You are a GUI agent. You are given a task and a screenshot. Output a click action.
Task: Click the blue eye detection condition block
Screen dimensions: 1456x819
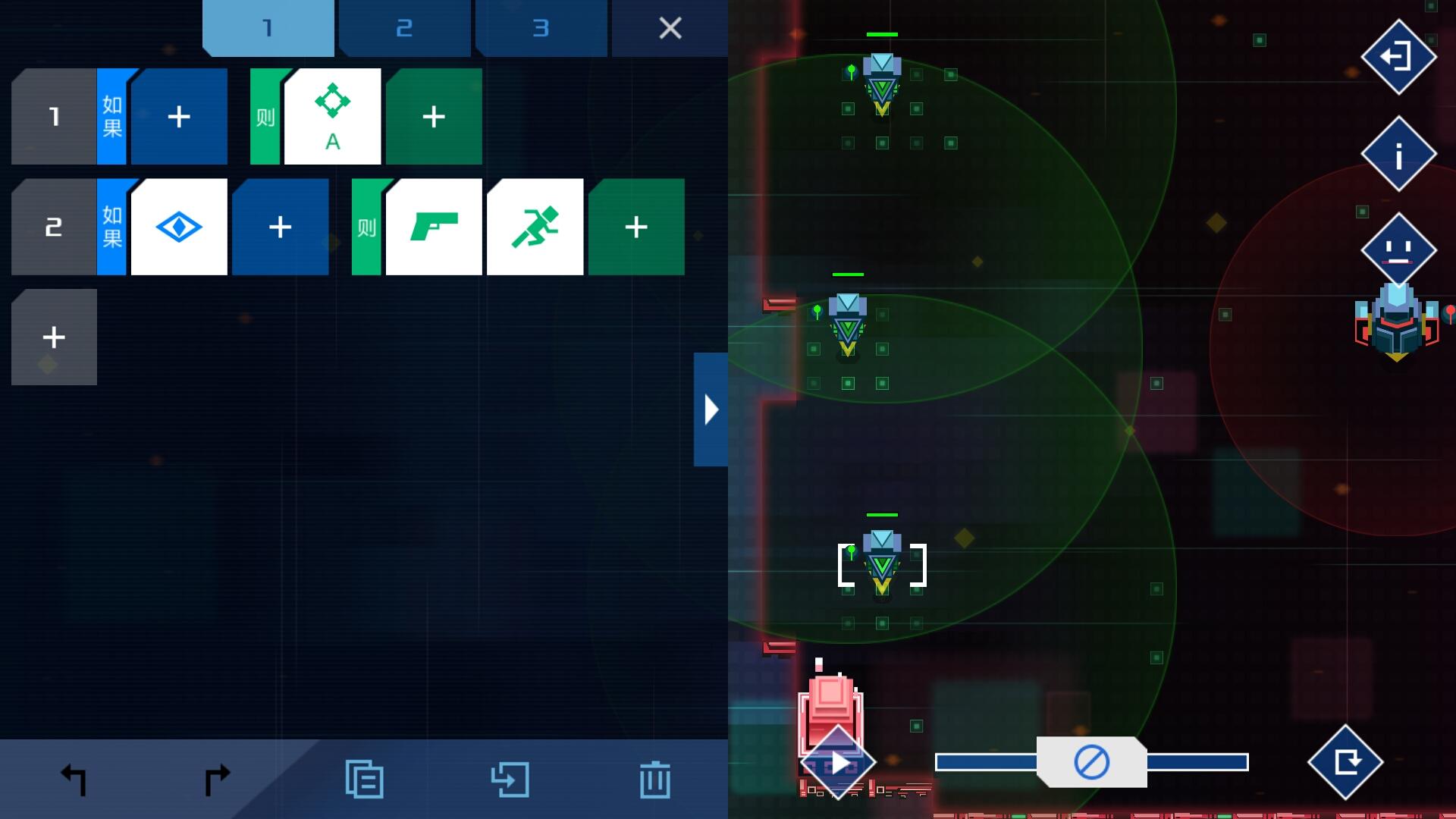178,225
